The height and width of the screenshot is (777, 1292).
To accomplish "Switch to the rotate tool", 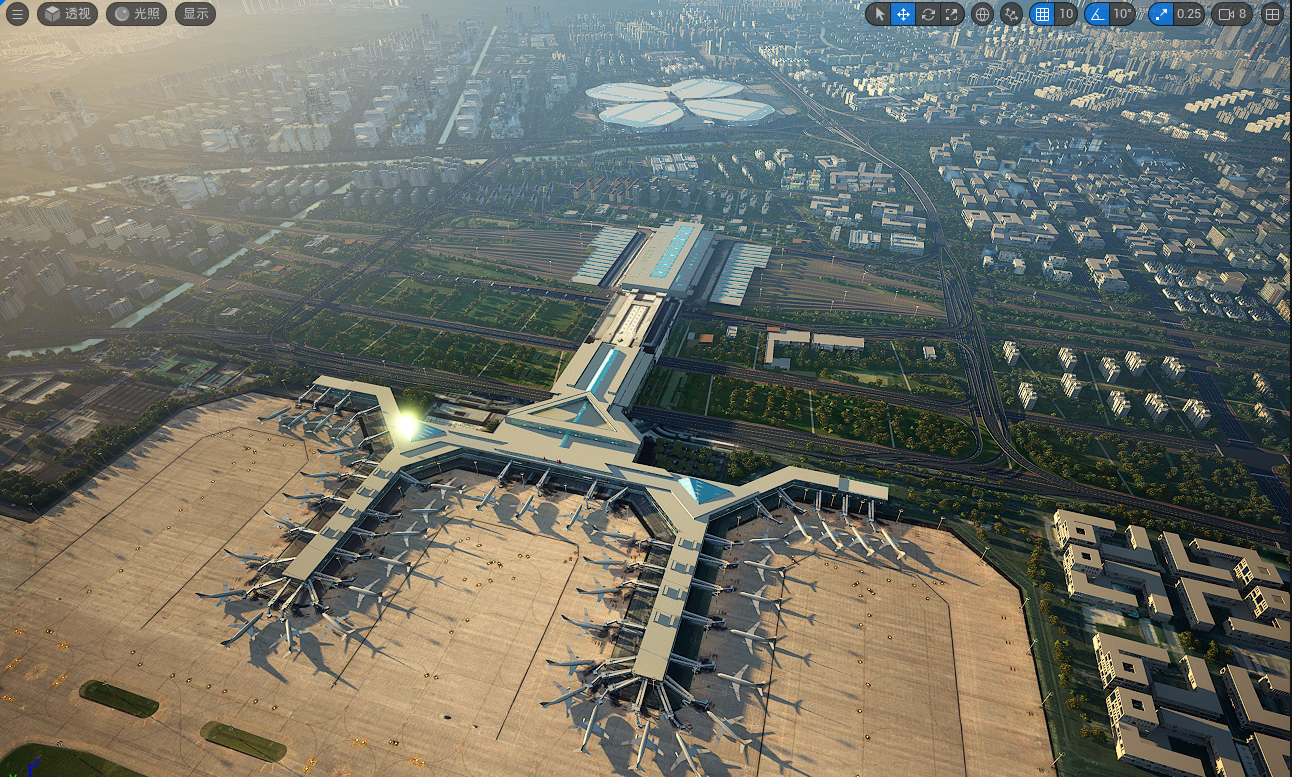I will click(x=928, y=14).
